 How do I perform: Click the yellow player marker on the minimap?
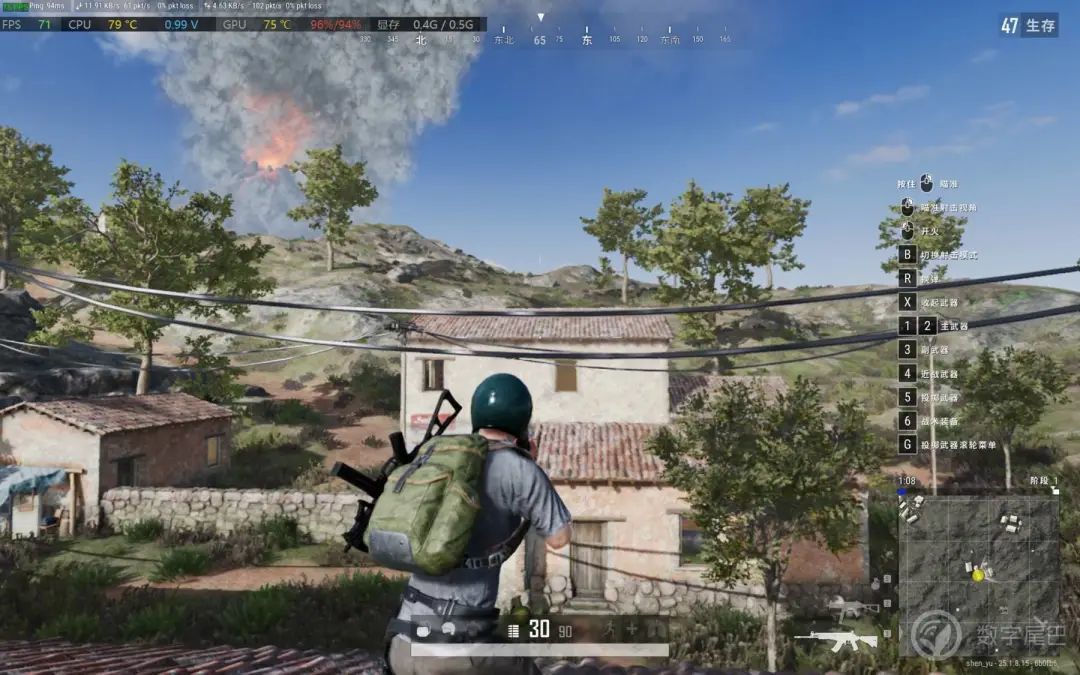point(977,574)
